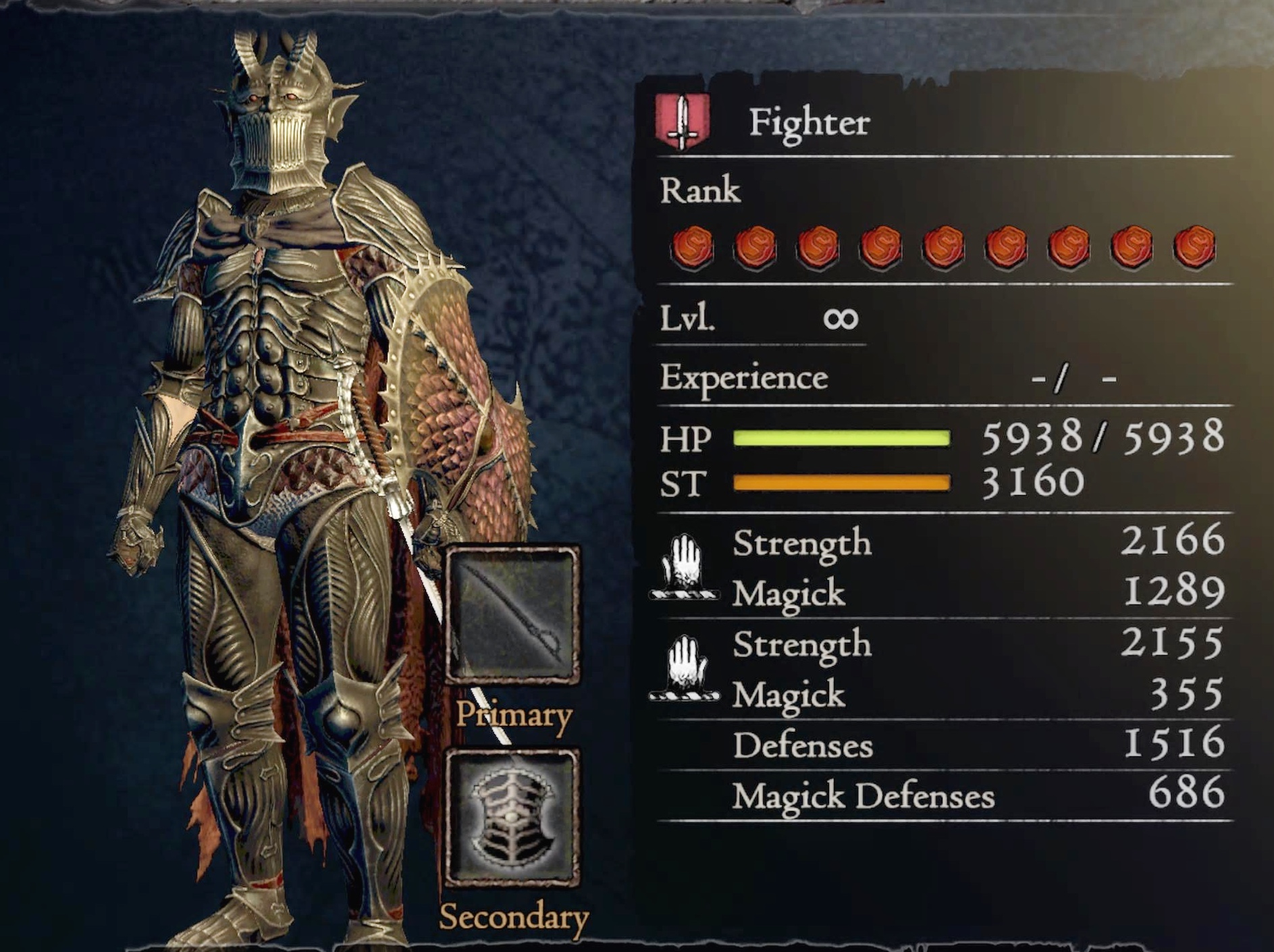Select the Secondary shield equipment slot
1274x952 pixels.
click(512, 817)
